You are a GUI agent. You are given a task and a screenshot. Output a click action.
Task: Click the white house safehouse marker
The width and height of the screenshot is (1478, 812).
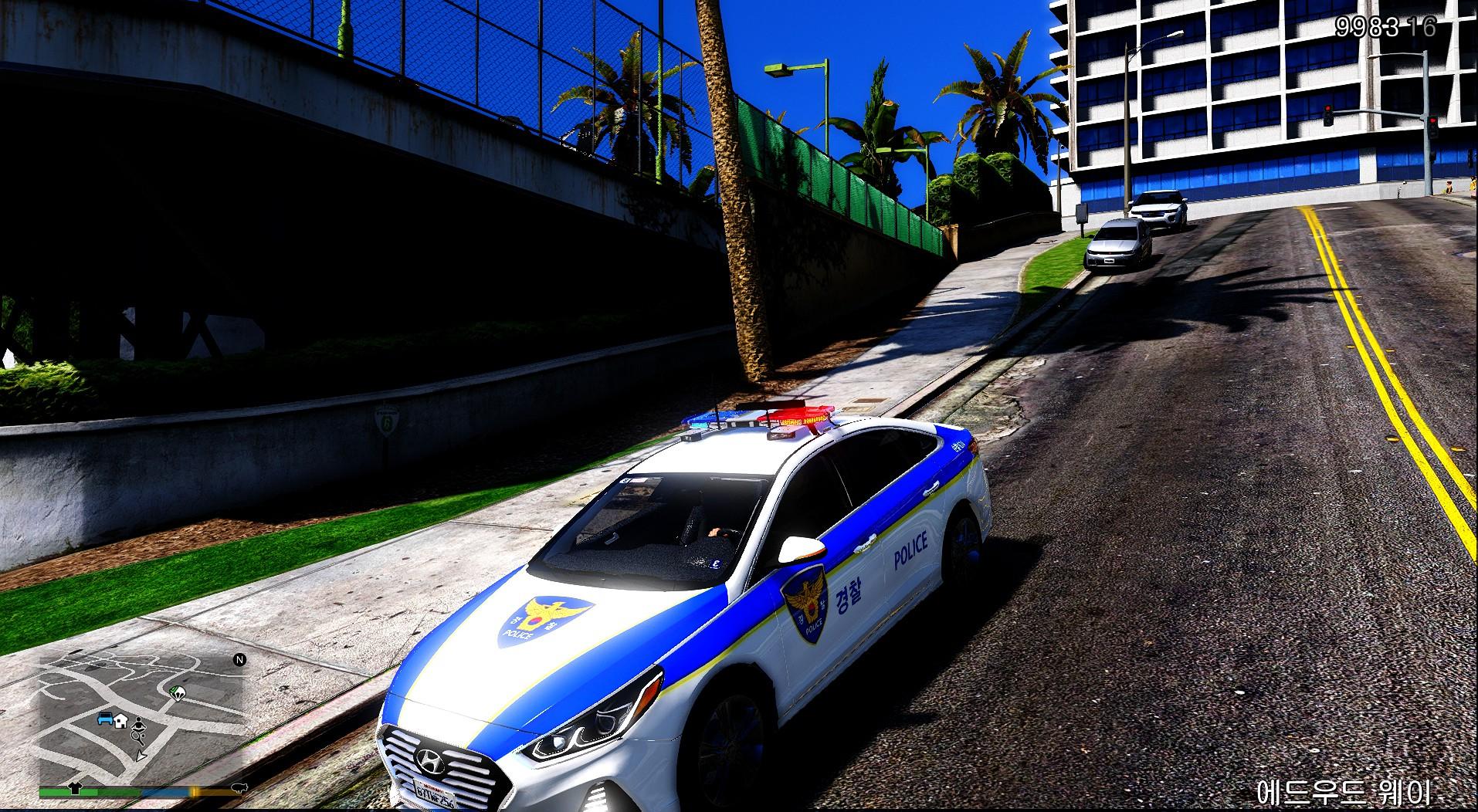click(x=121, y=722)
